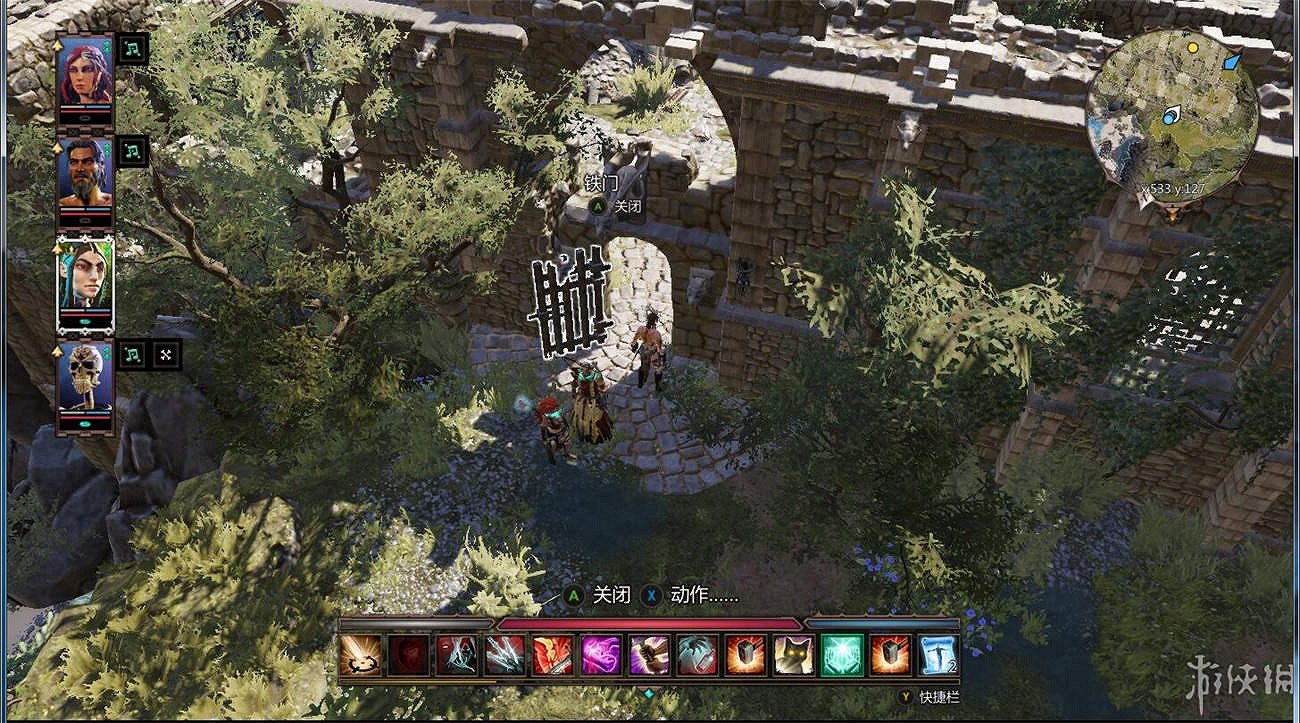
Task: Toggle the crossed tools icon by the skull portrait
Action: (x=164, y=353)
